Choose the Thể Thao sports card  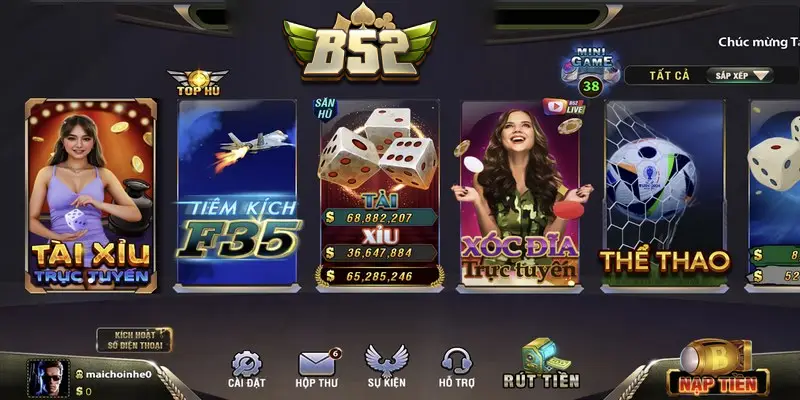pos(665,194)
